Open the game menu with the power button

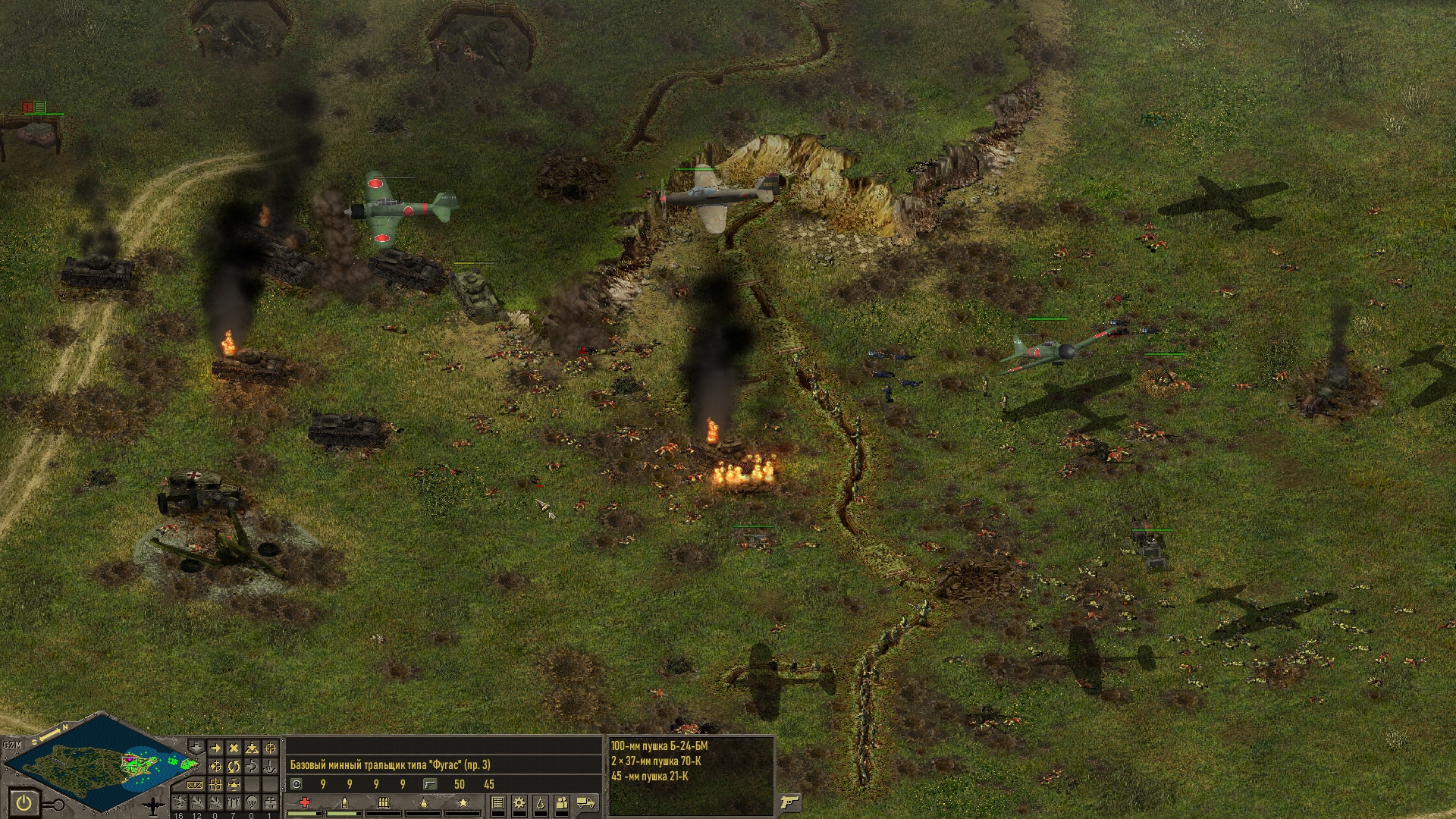24,803
